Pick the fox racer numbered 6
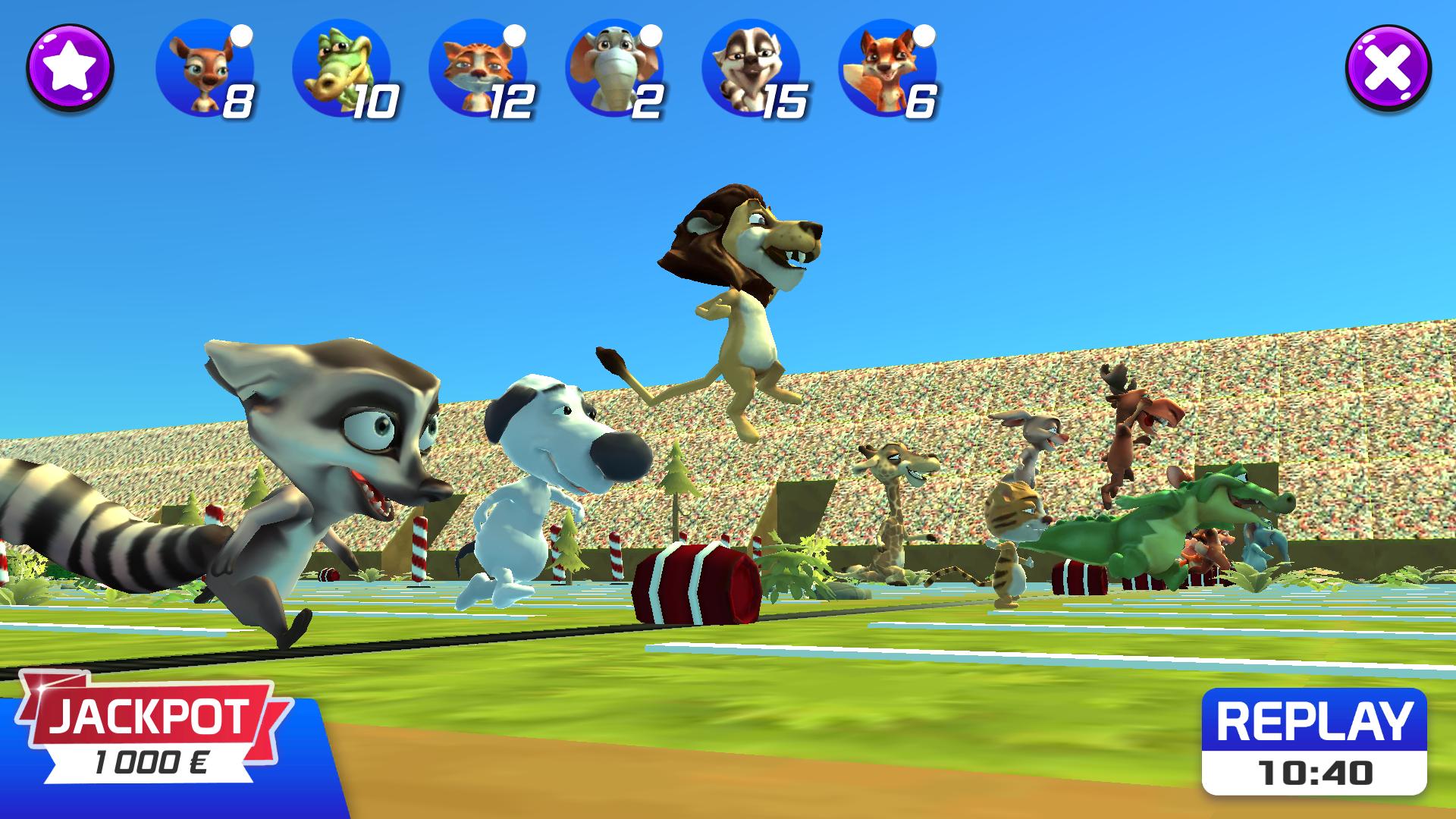 click(887, 70)
